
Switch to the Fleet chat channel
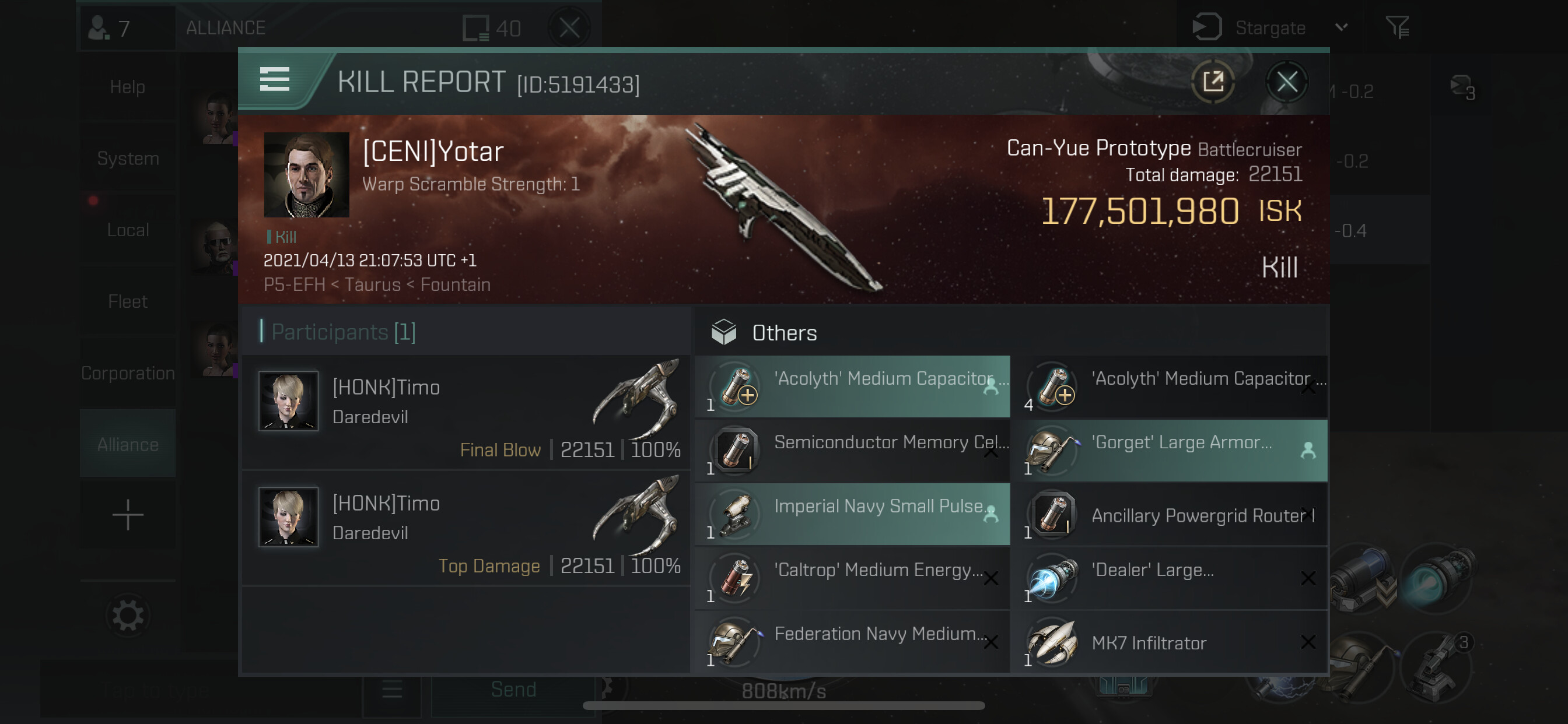128,301
